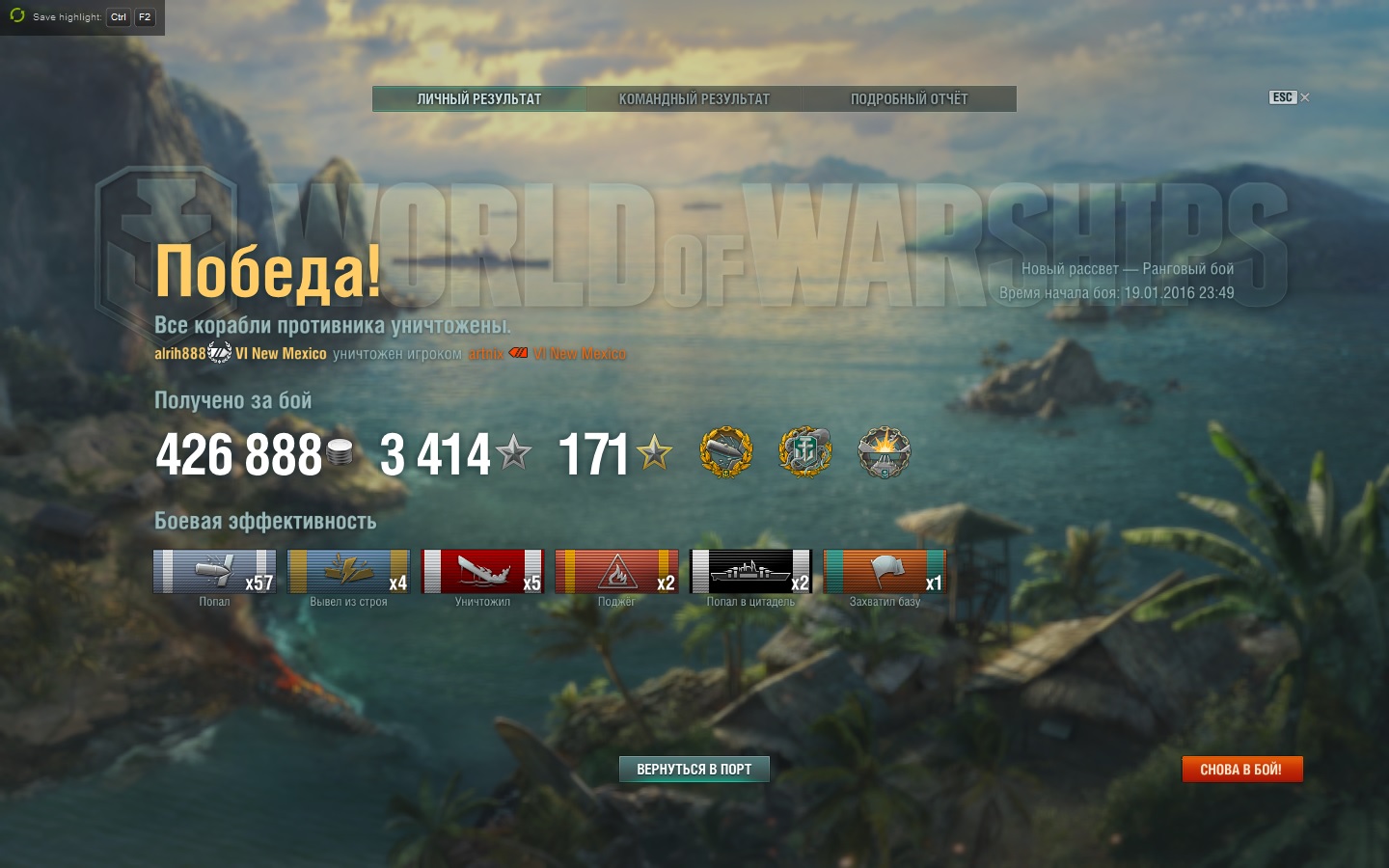
Task: Close the battle results screen
Action: (1304, 97)
